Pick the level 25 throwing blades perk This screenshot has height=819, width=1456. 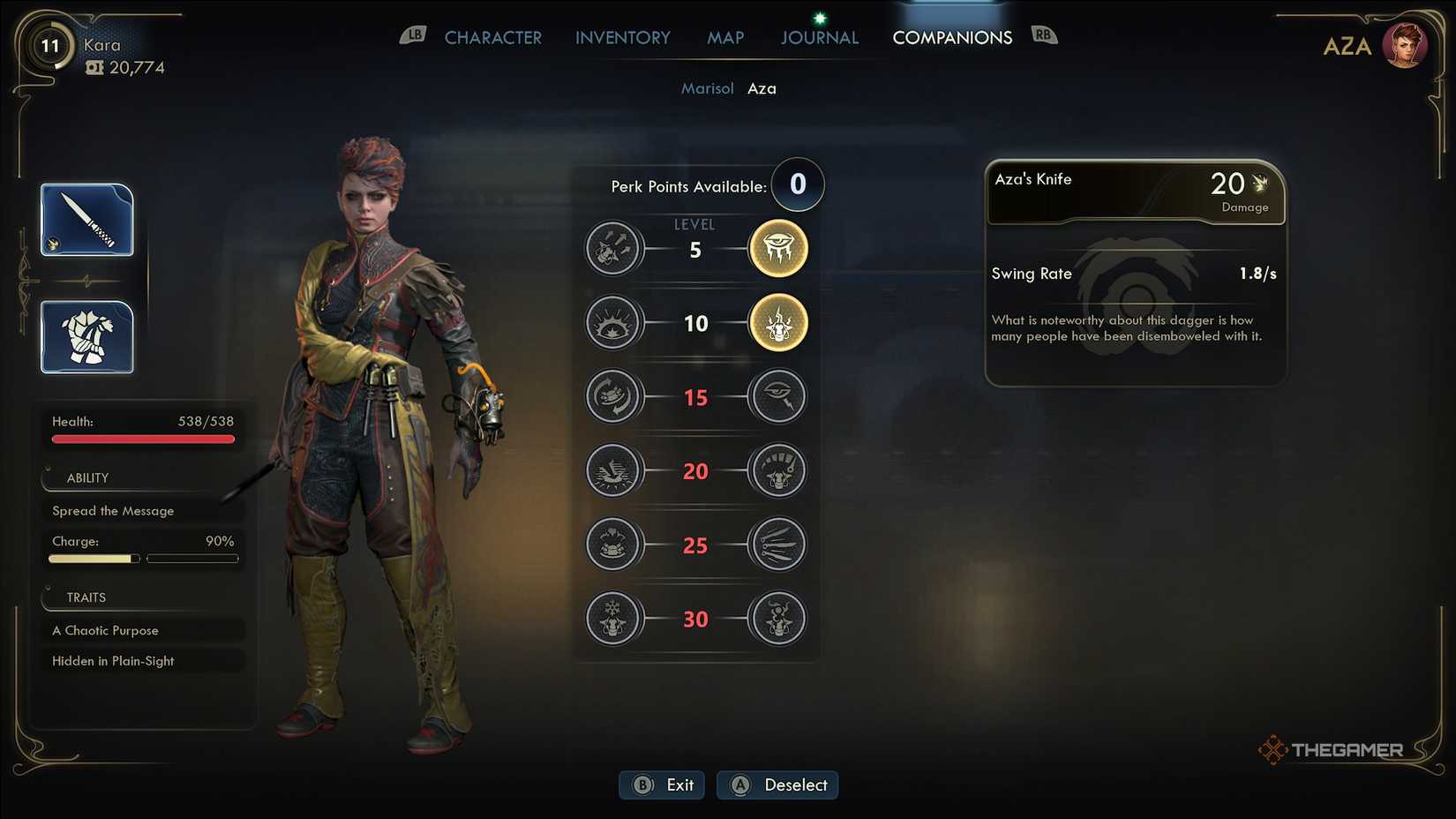pos(778,545)
